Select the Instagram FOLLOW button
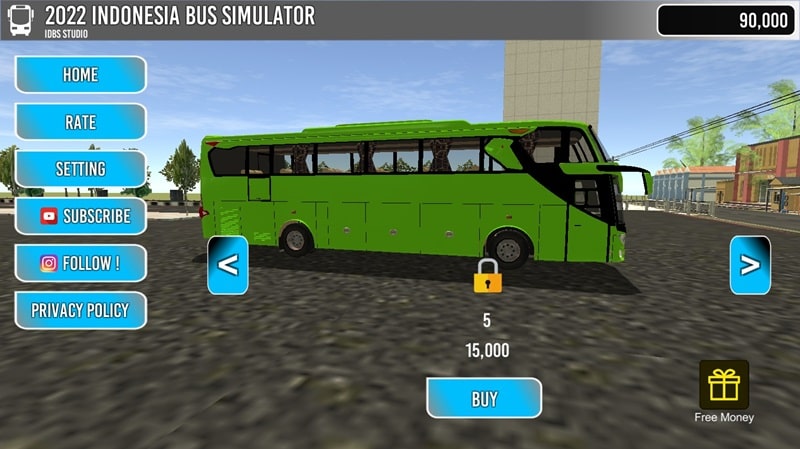This screenshot has height=449, width=800. pos(80,264)
